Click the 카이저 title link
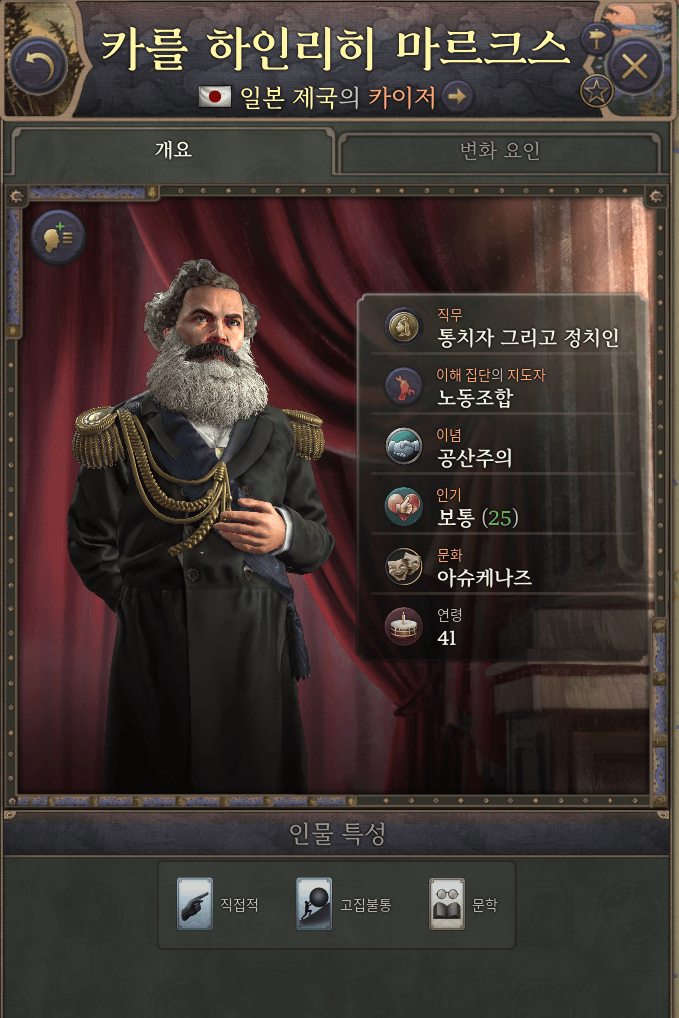Screen dimensions: 679x1018 401,97
